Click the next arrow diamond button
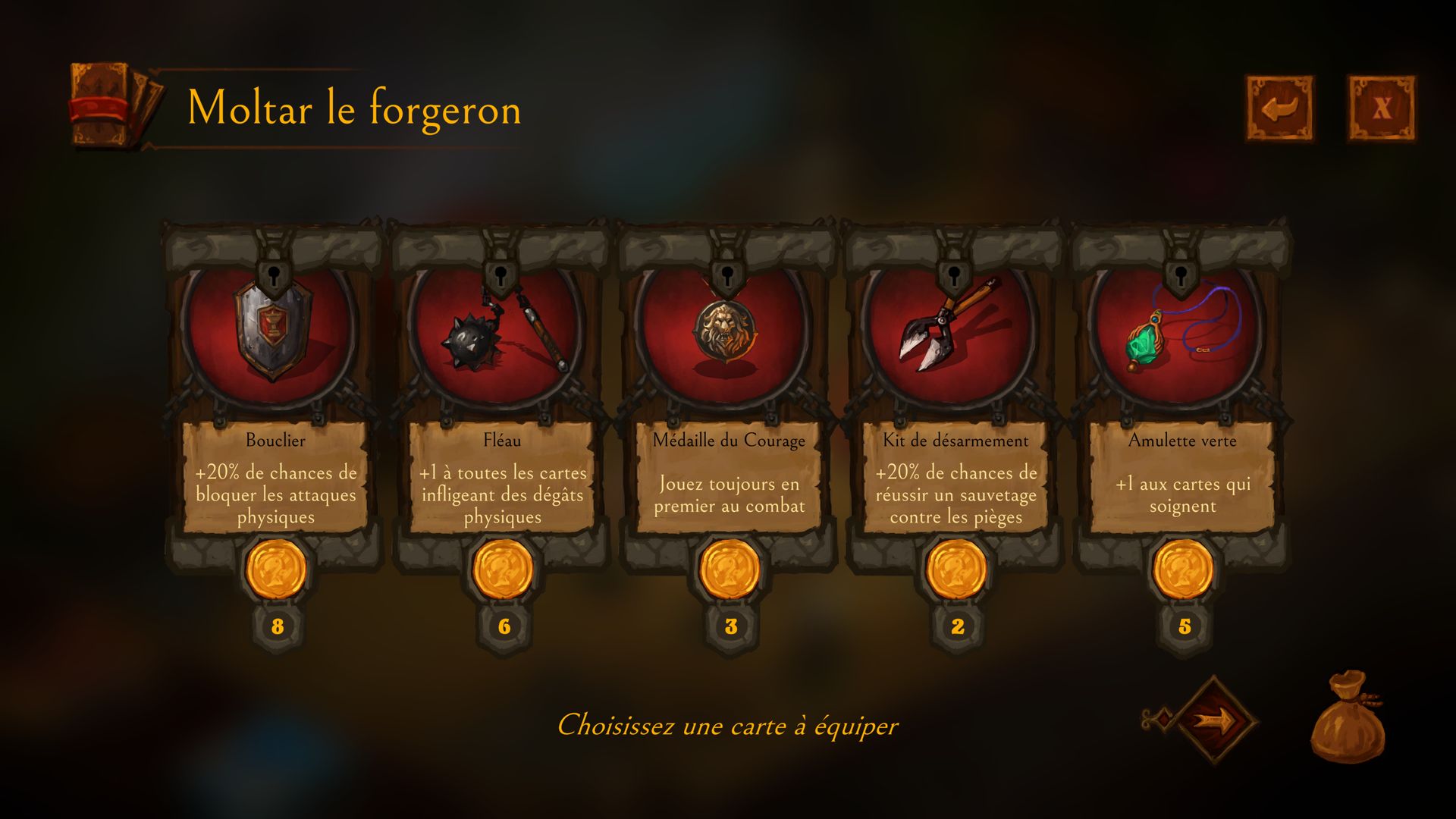The height and width of the screenshot is (819, 1456). coord(1215,720)
